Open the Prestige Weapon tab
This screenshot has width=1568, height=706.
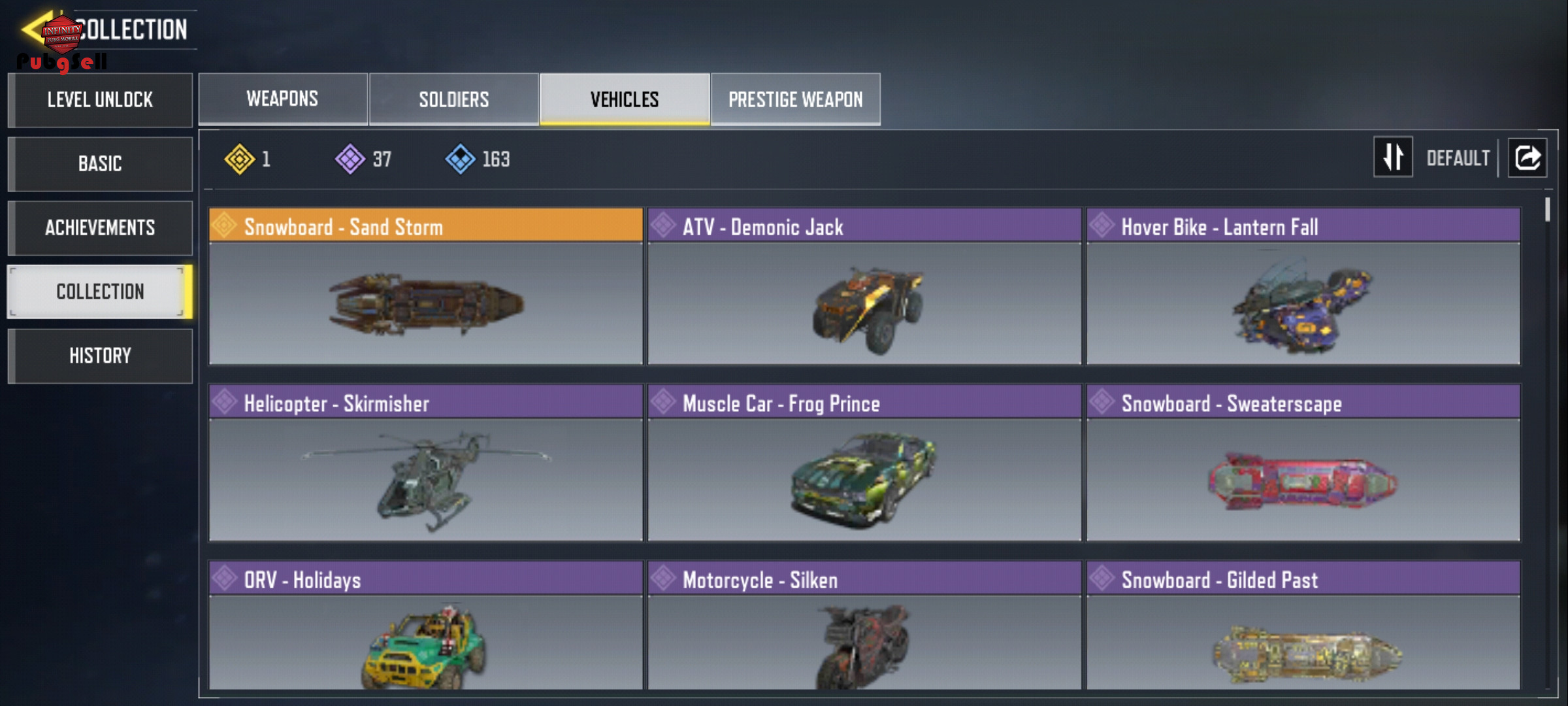pyautogui.click(x=795, y=99)
